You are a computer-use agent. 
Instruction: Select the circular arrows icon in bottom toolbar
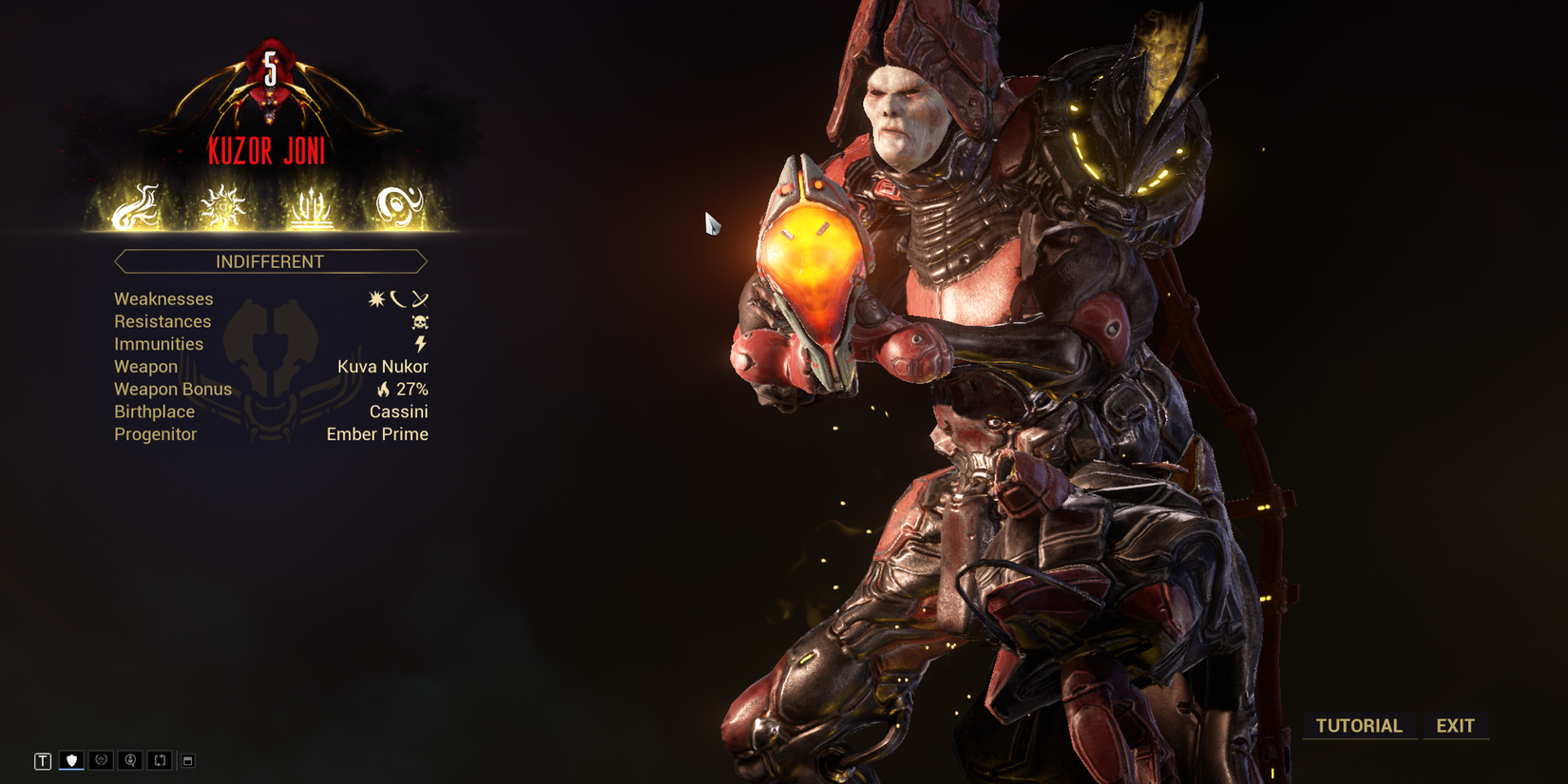[x=100, y=759]
